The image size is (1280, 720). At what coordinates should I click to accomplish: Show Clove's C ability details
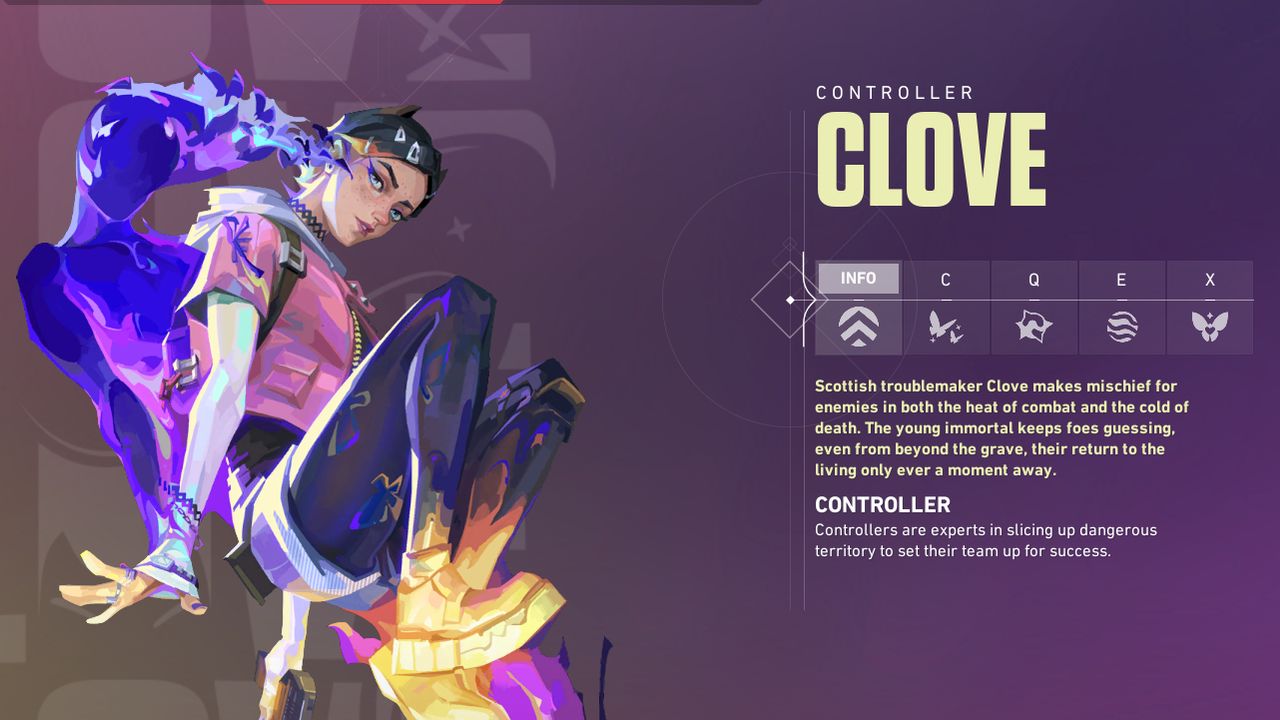pyautogui.click(x=946, y=308)
